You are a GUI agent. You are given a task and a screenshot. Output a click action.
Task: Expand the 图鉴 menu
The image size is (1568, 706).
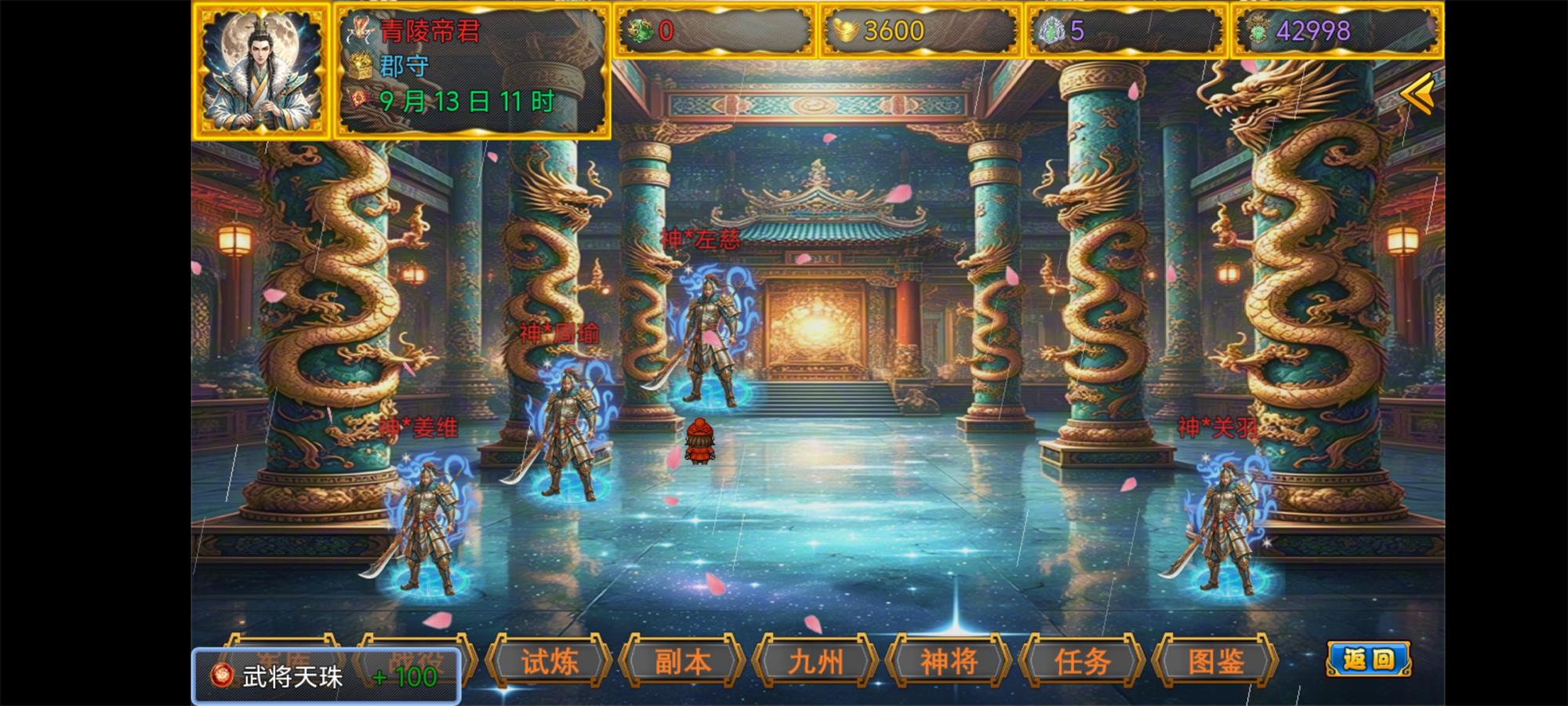pyautogui.click(x=1215, y=663)
